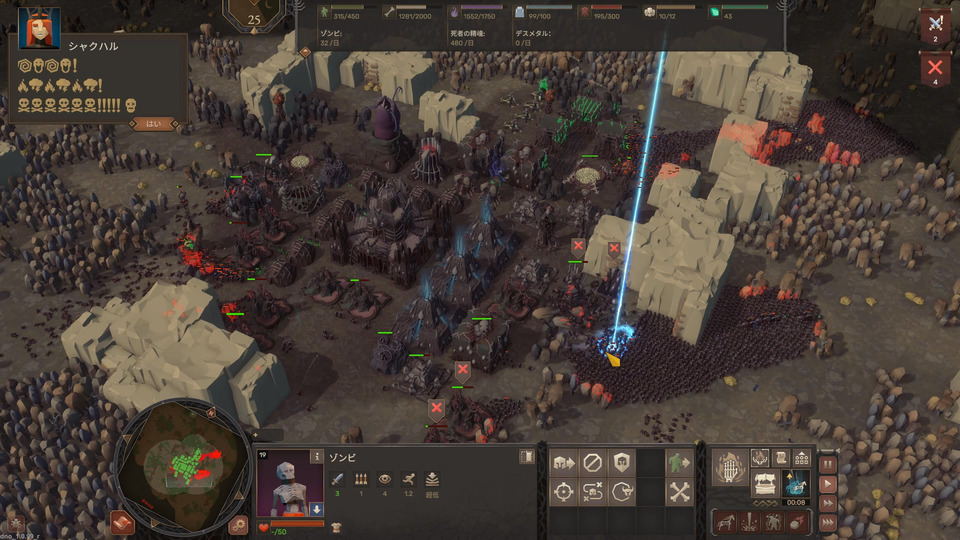Set game to normal play speed

click(x=828, y=483)
